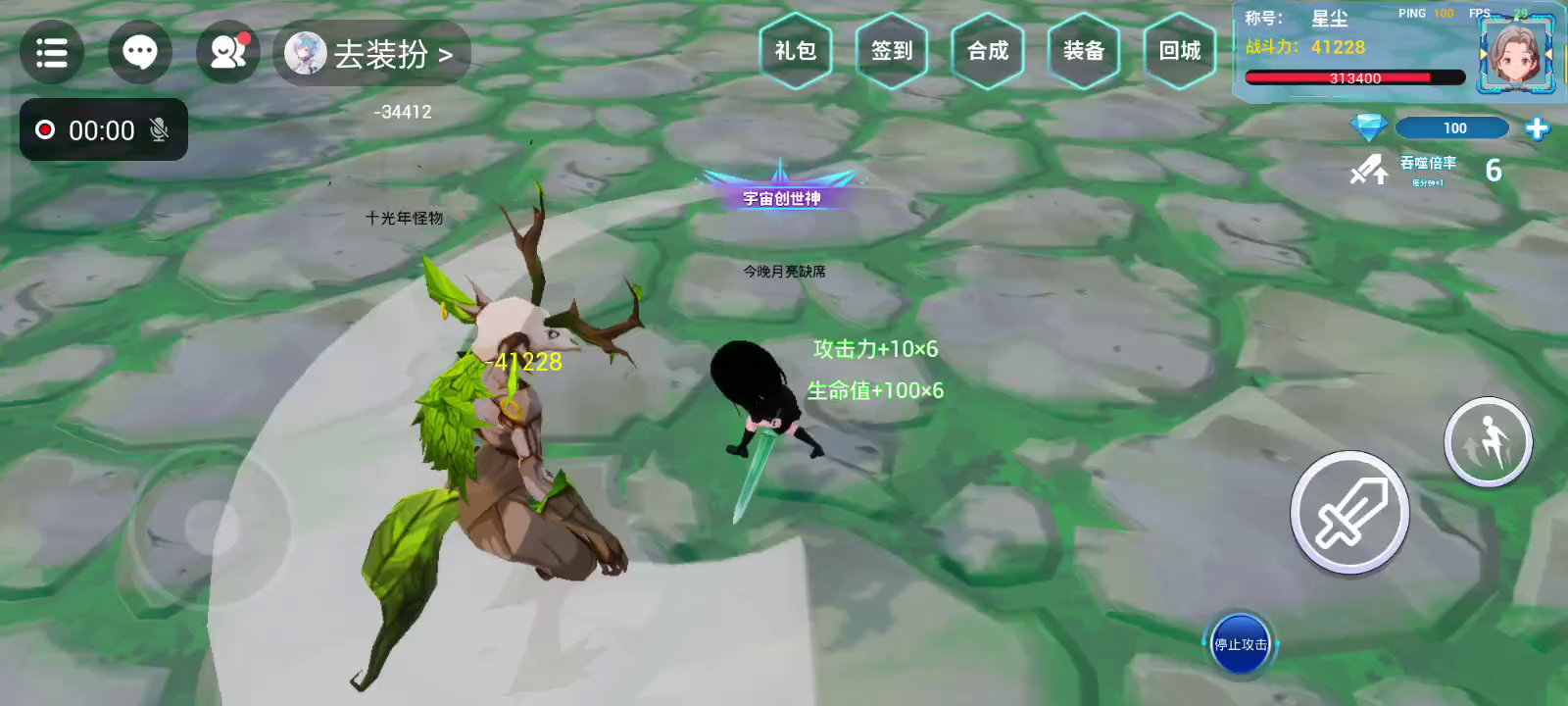Activate the sword attack button
Viewport: 1568px width, 706px height.
(x=1349, y=513)
